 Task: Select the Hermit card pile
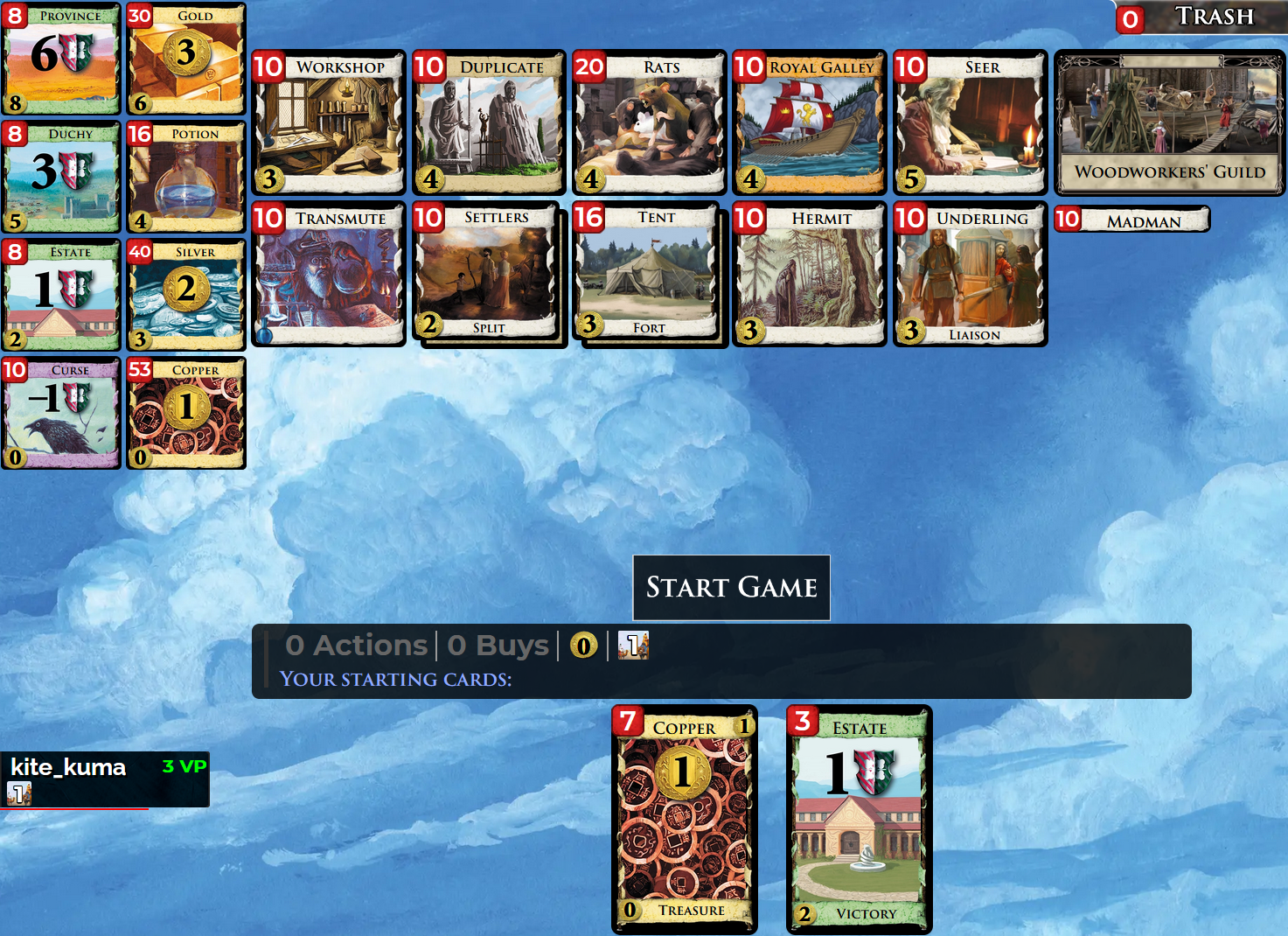coord(809,275)
